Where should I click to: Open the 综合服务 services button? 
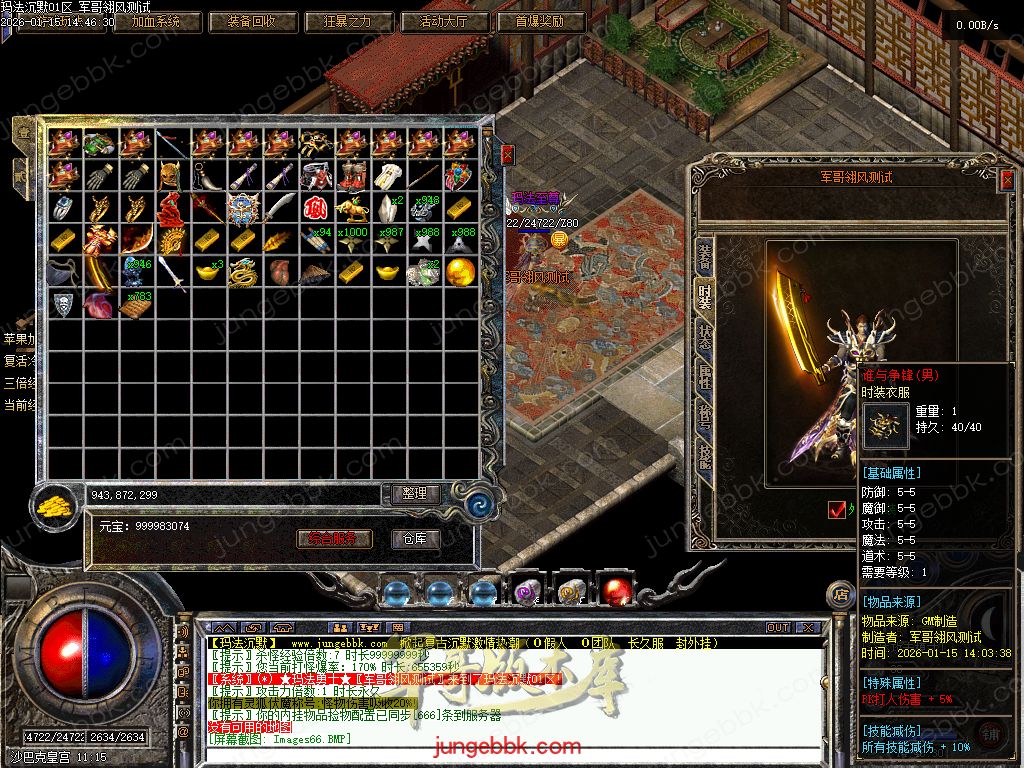(334, 539)
